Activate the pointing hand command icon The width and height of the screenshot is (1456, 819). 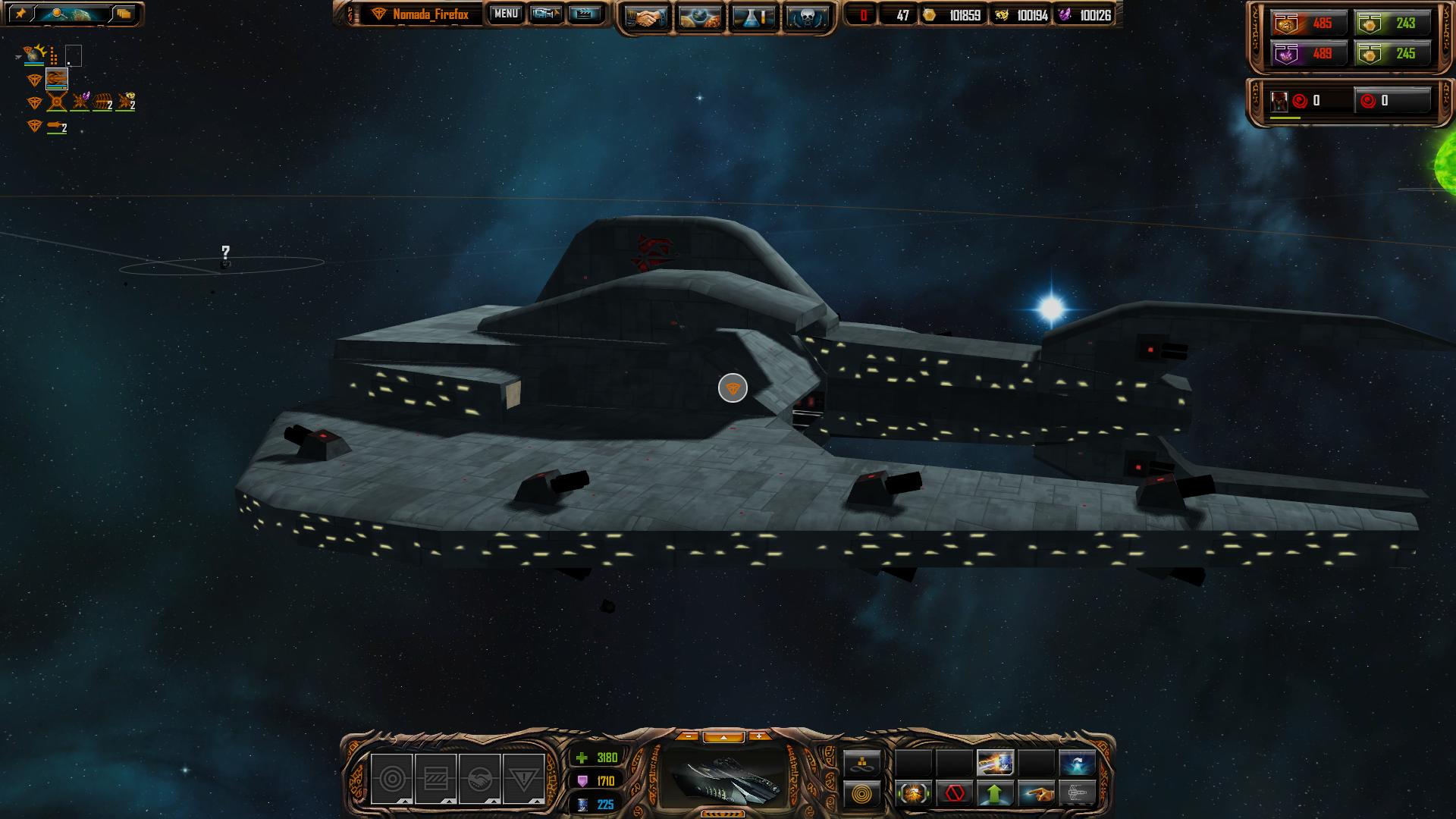coord(1036,794)
